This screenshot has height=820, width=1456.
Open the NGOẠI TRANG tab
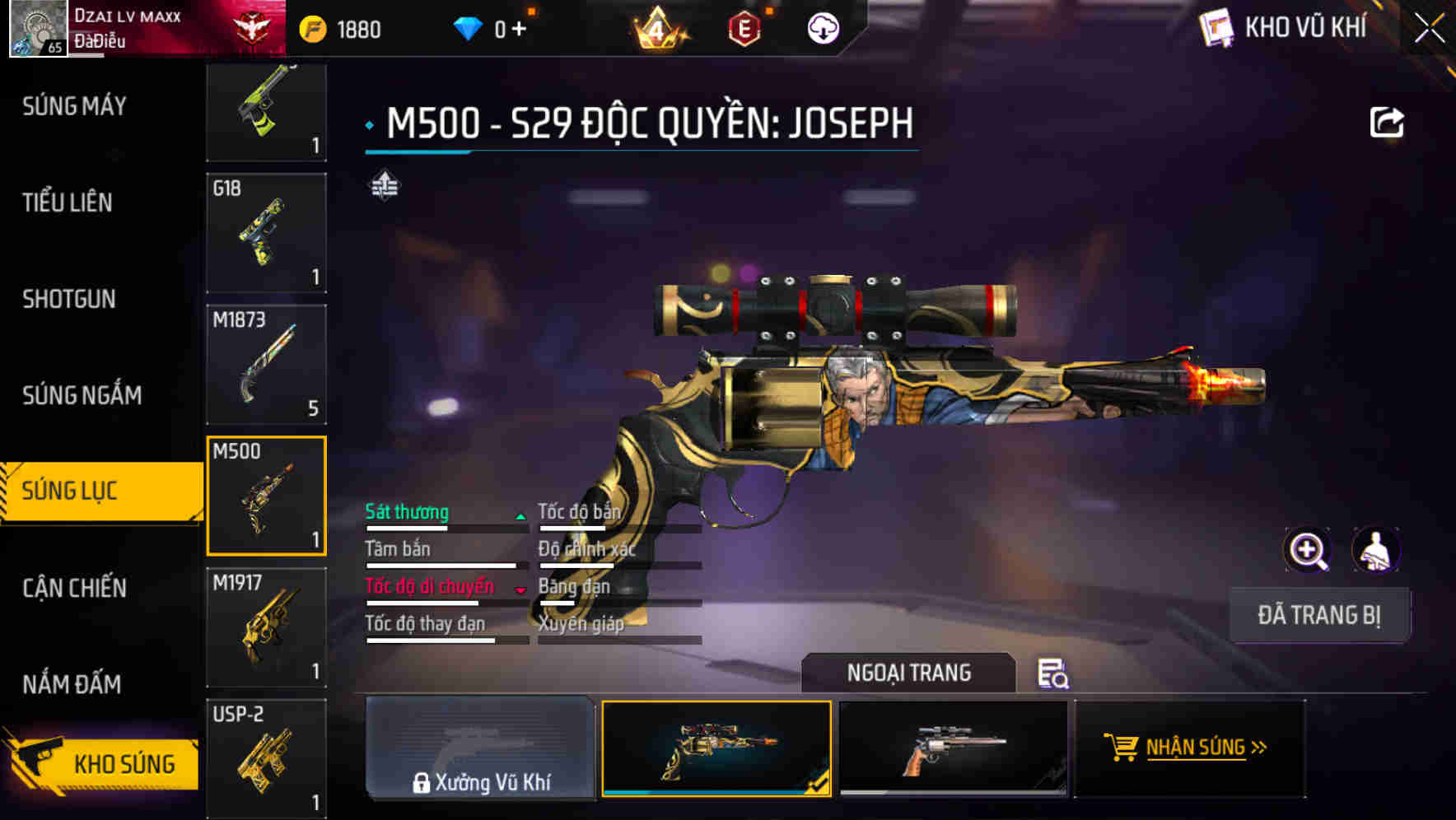click(x=909, y=673)
